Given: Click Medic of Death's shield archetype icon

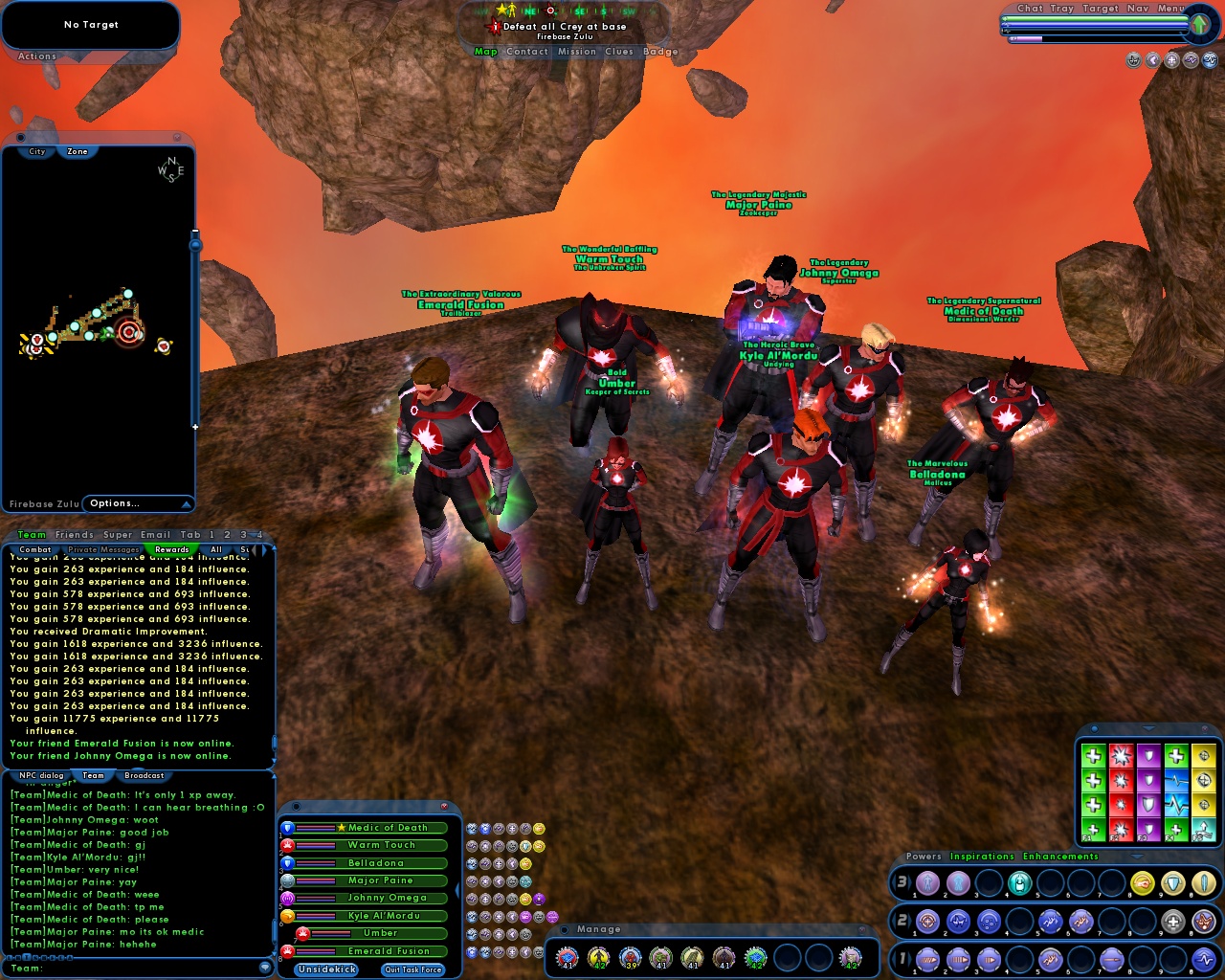Looking at the screenshot, I should (x=287, y=827).
